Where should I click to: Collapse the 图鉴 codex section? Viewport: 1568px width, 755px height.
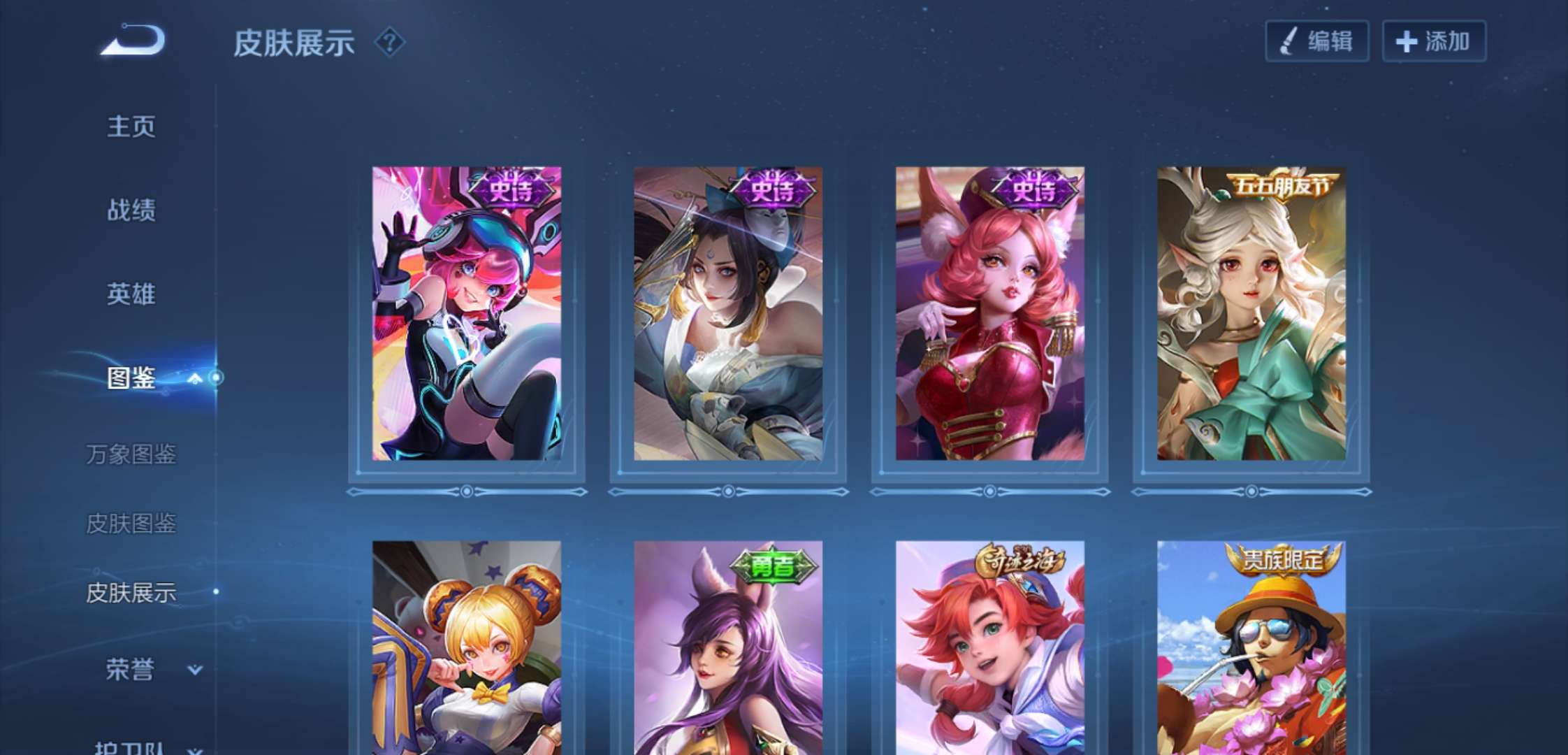(x=196, y=378)
